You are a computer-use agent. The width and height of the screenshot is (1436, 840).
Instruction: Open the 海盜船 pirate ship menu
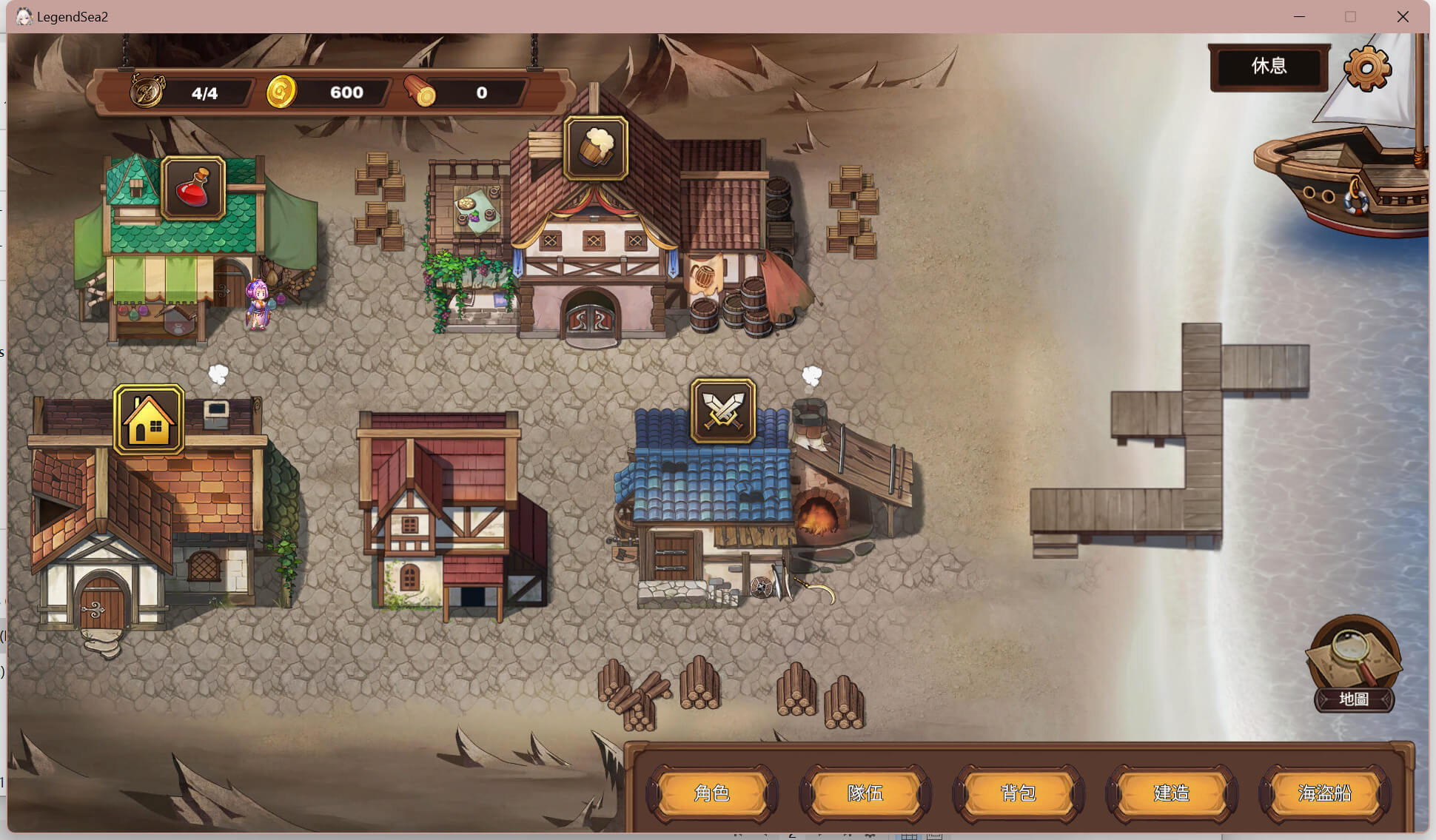[x=1325, y=793]
